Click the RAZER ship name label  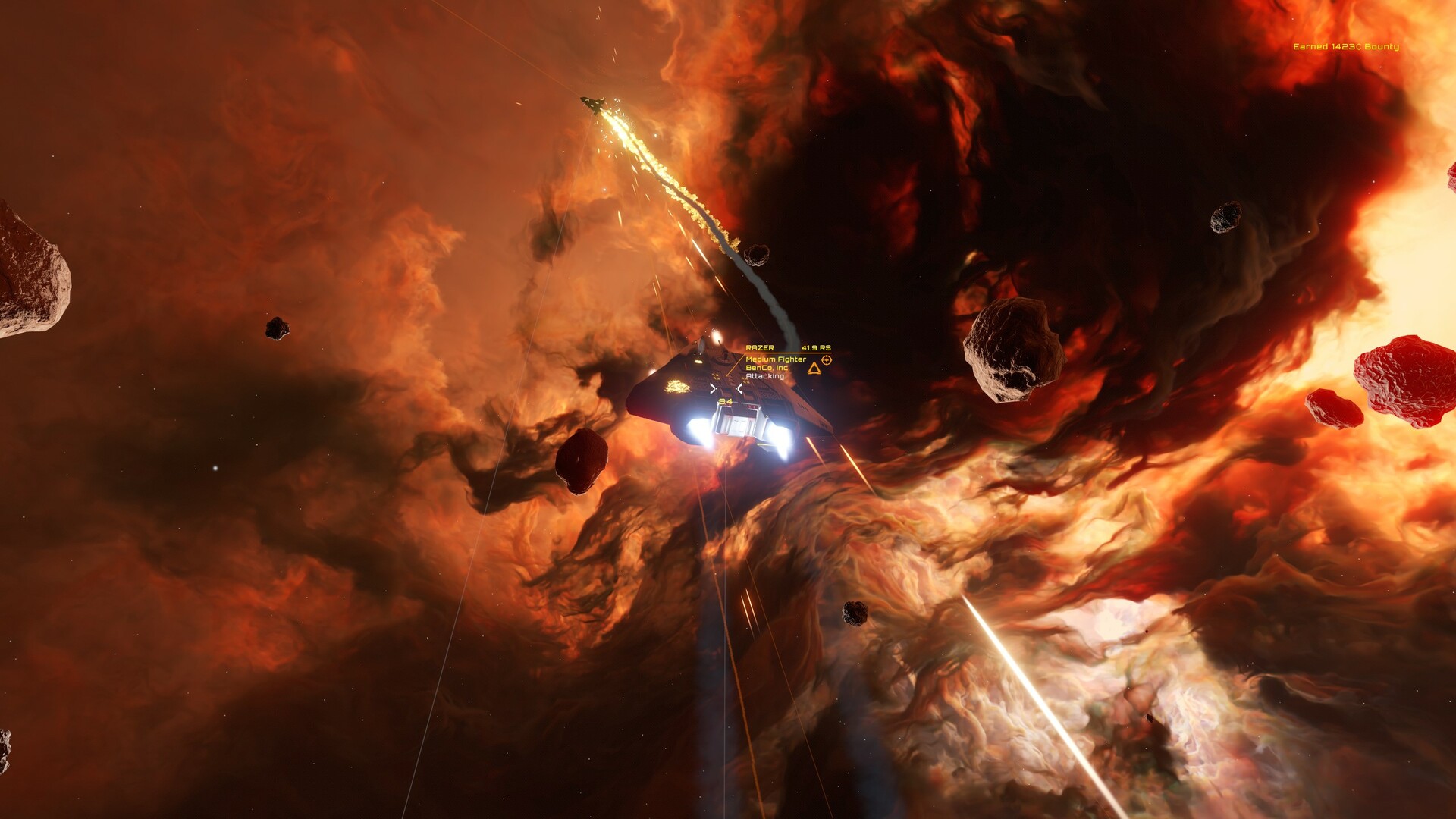(760, 347)
